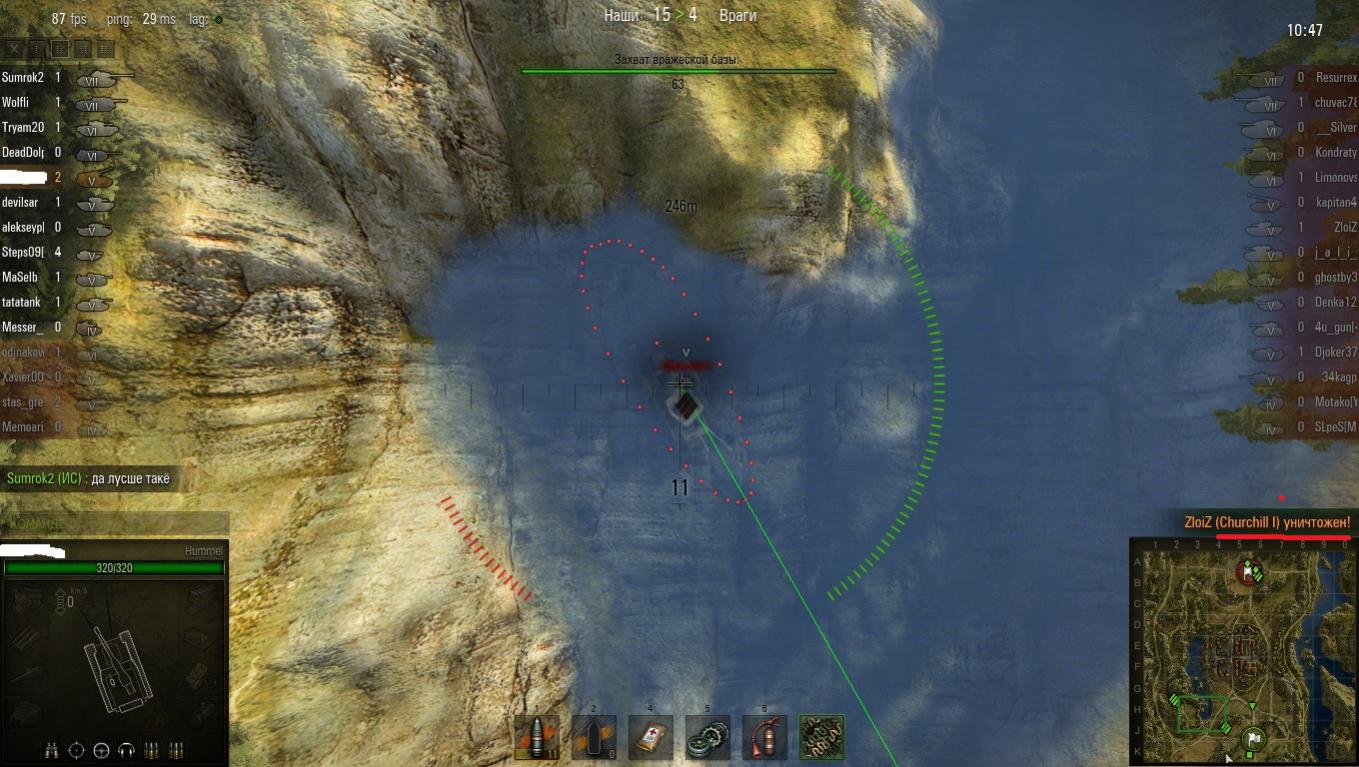
Task: Open the battlefield minimap
Action: 1243,650
